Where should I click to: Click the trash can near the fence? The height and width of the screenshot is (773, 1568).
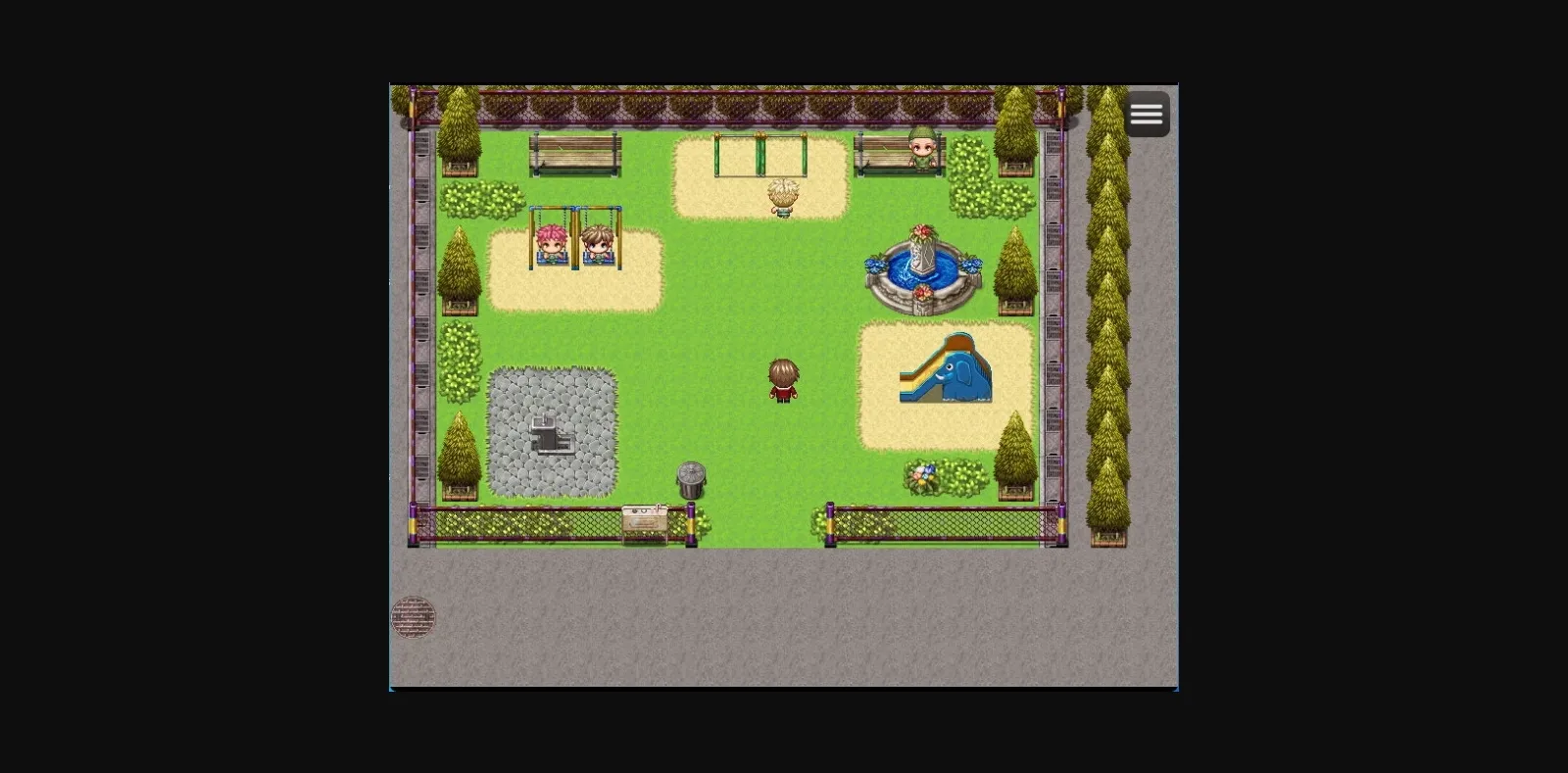pos(689,477)
